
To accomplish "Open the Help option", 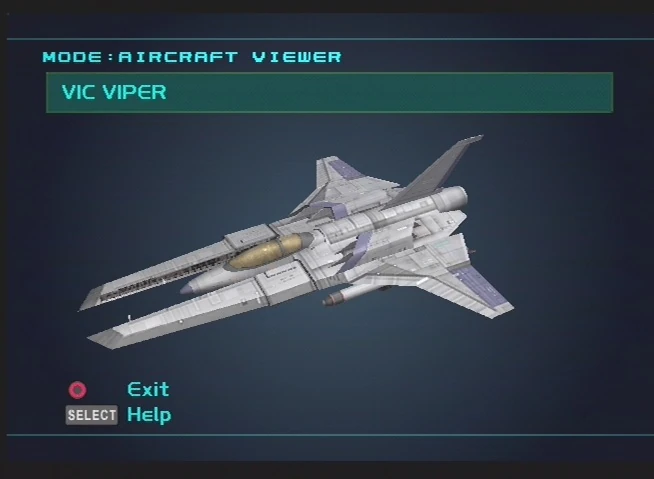I will (148, 414).
